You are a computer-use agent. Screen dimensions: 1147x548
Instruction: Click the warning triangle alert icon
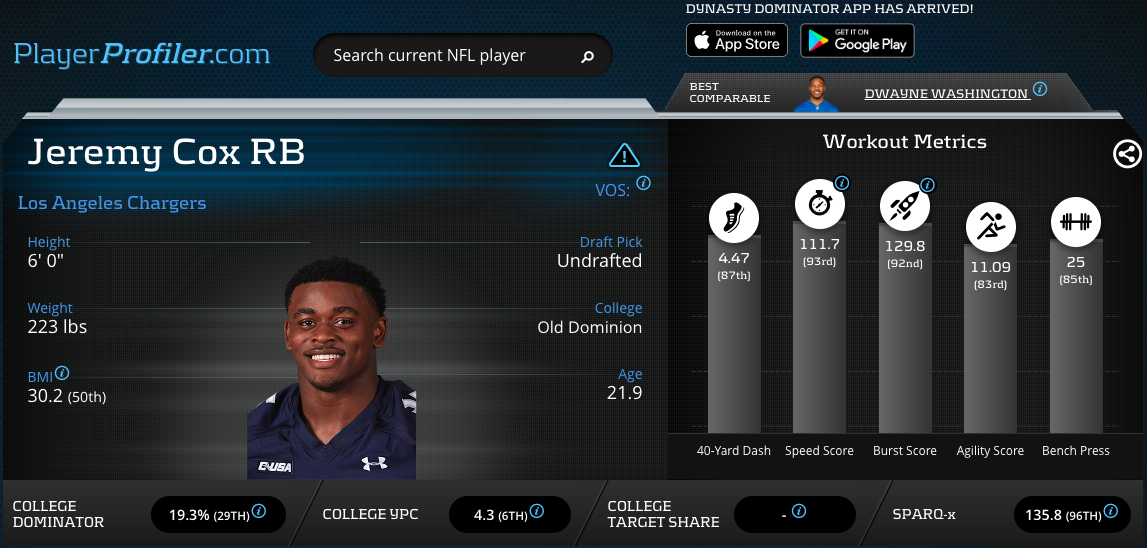tap(624, 155)
